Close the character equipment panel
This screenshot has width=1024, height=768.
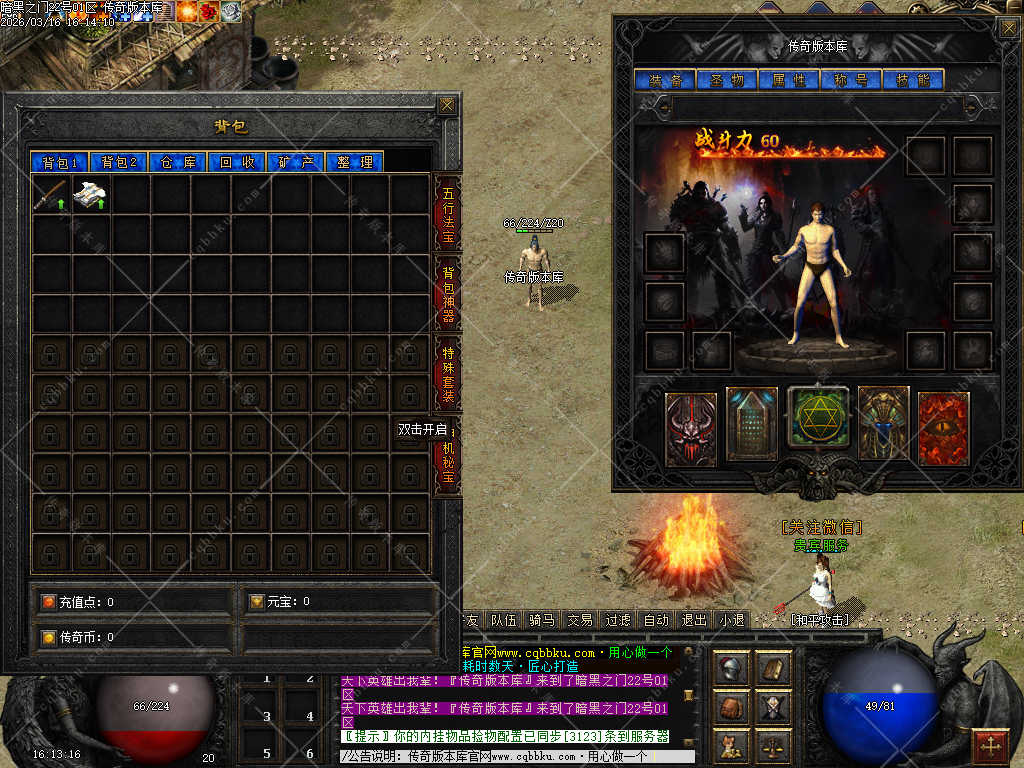1008,28
